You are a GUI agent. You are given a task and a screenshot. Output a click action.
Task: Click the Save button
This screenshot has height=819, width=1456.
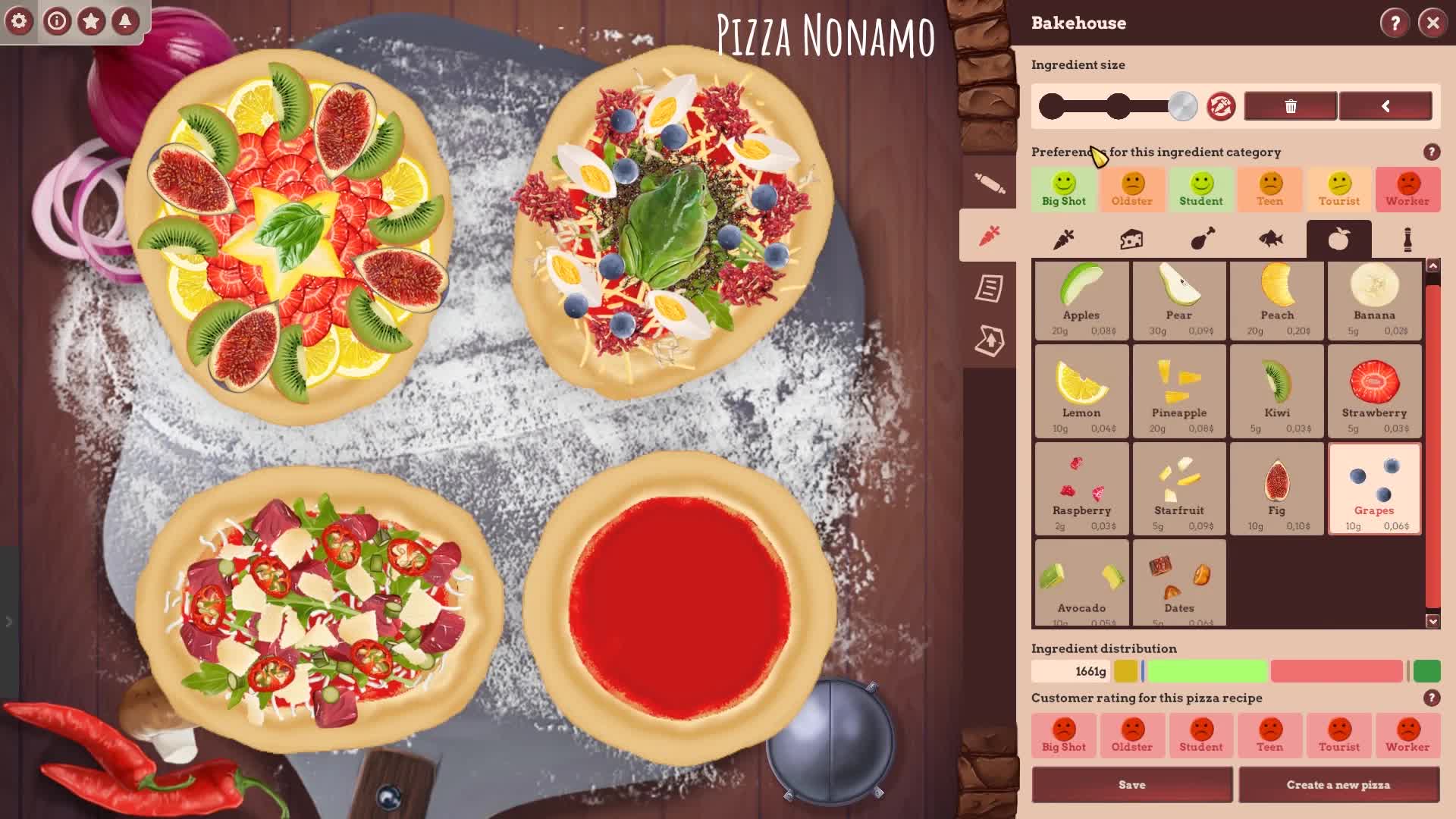coord(1131,784)
